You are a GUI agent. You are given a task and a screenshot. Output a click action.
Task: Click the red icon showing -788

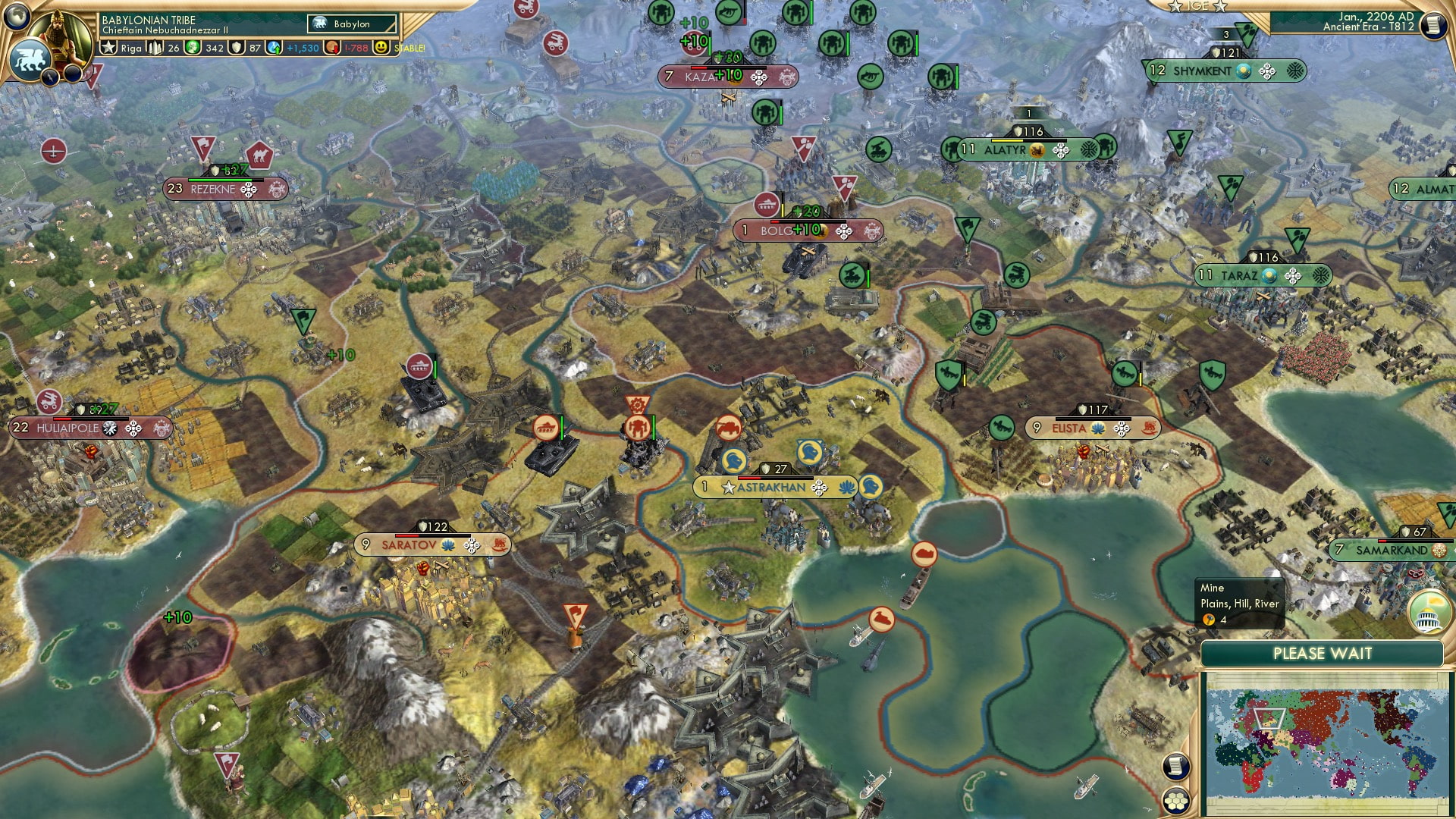[332, 49]
